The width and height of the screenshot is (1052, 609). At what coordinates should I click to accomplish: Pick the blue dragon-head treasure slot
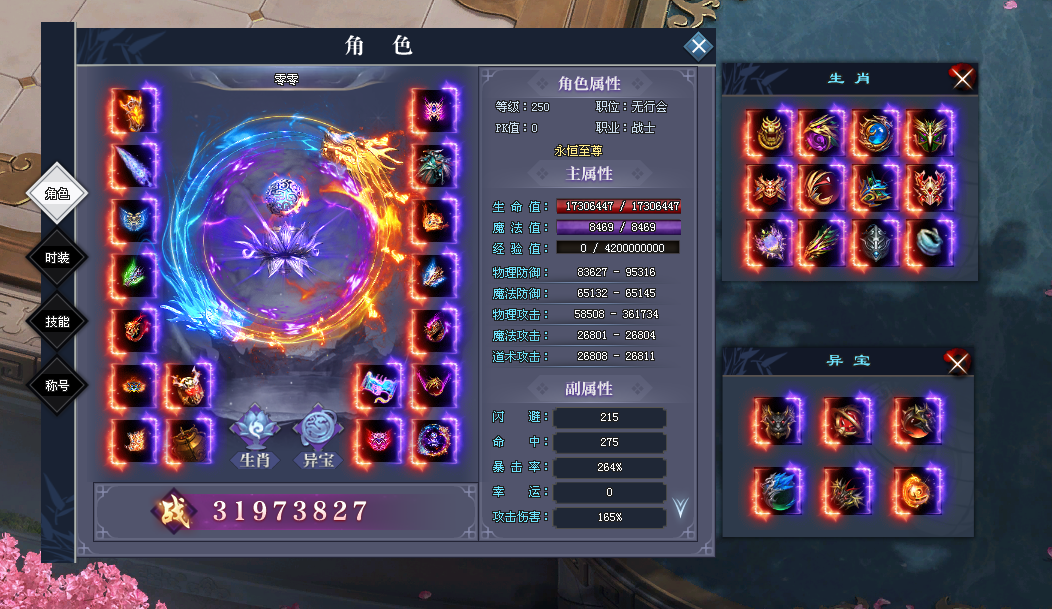coord(777,489)
